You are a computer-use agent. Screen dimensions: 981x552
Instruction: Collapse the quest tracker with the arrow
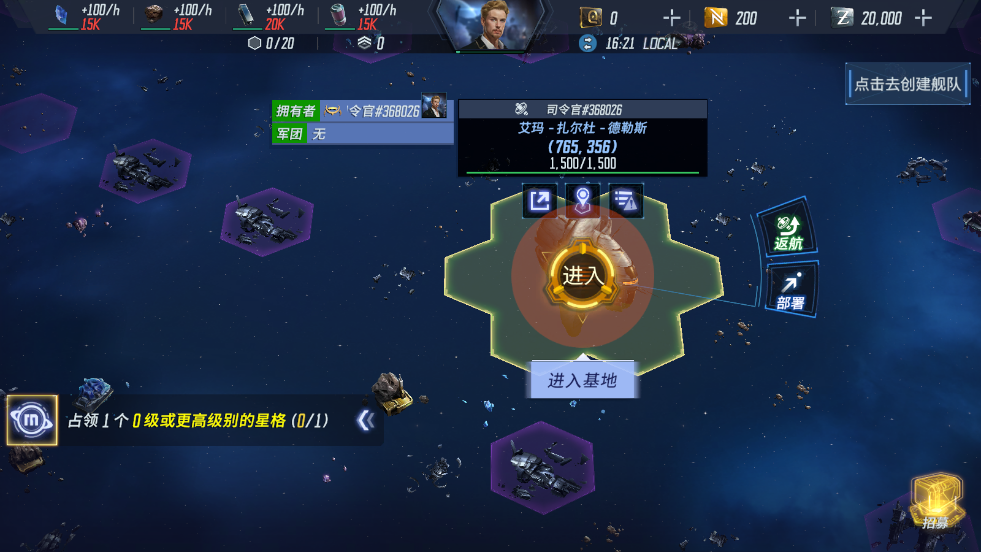(365, 421)
